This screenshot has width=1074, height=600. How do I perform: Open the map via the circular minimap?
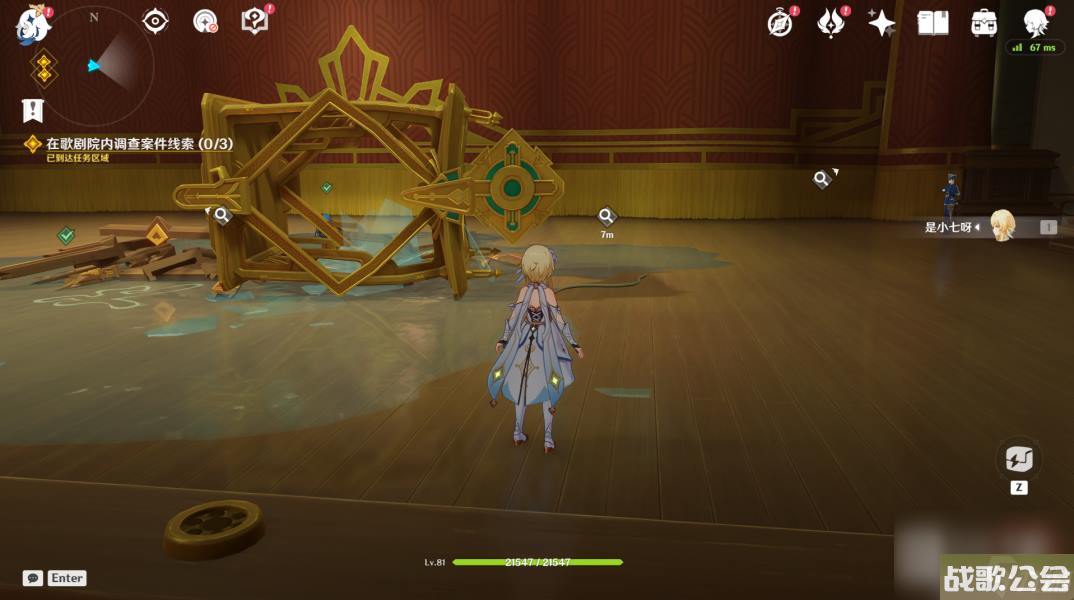pos(95,65)
